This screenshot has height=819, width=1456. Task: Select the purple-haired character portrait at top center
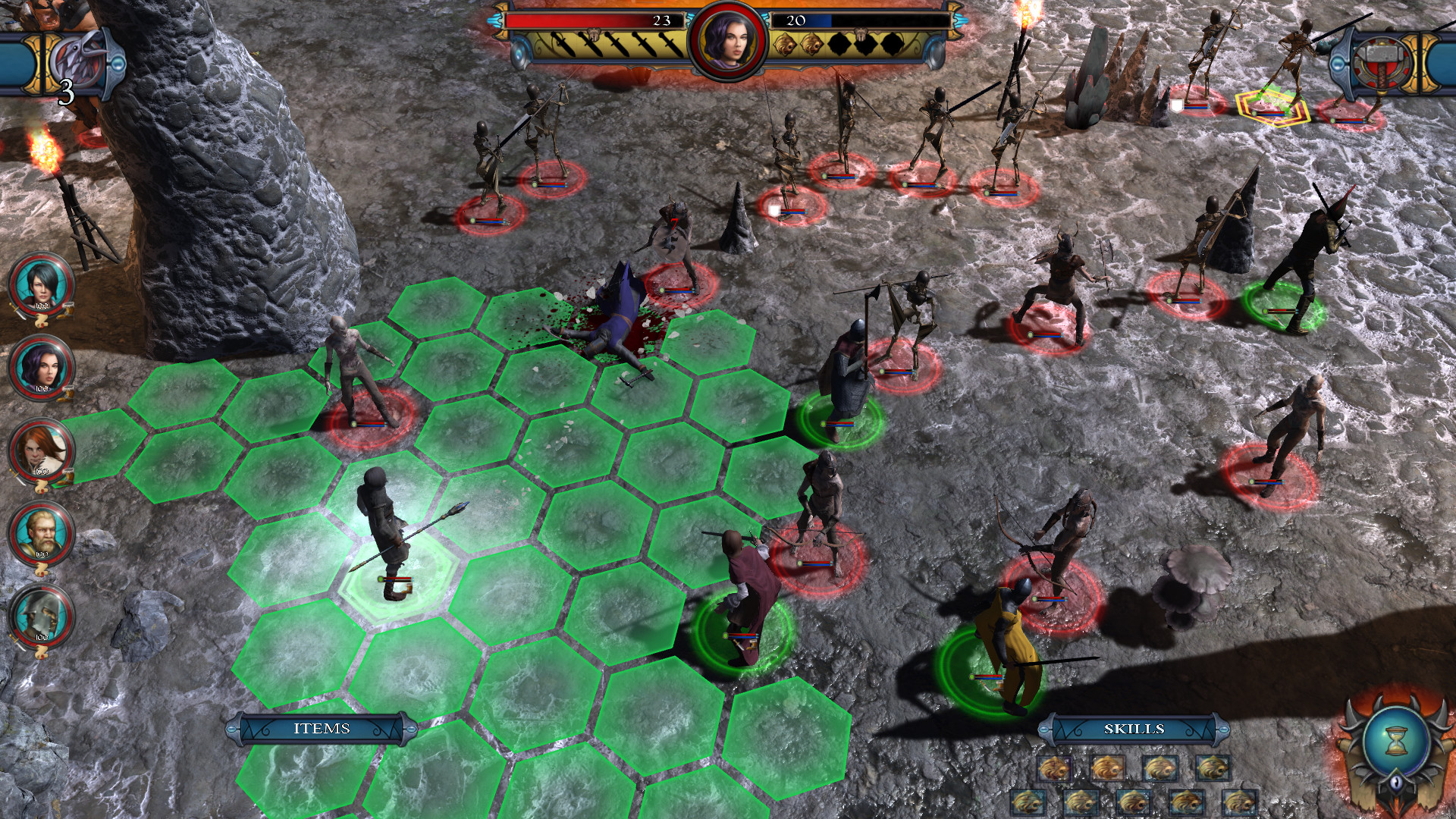pyautogui.click(x=730, y=42)
